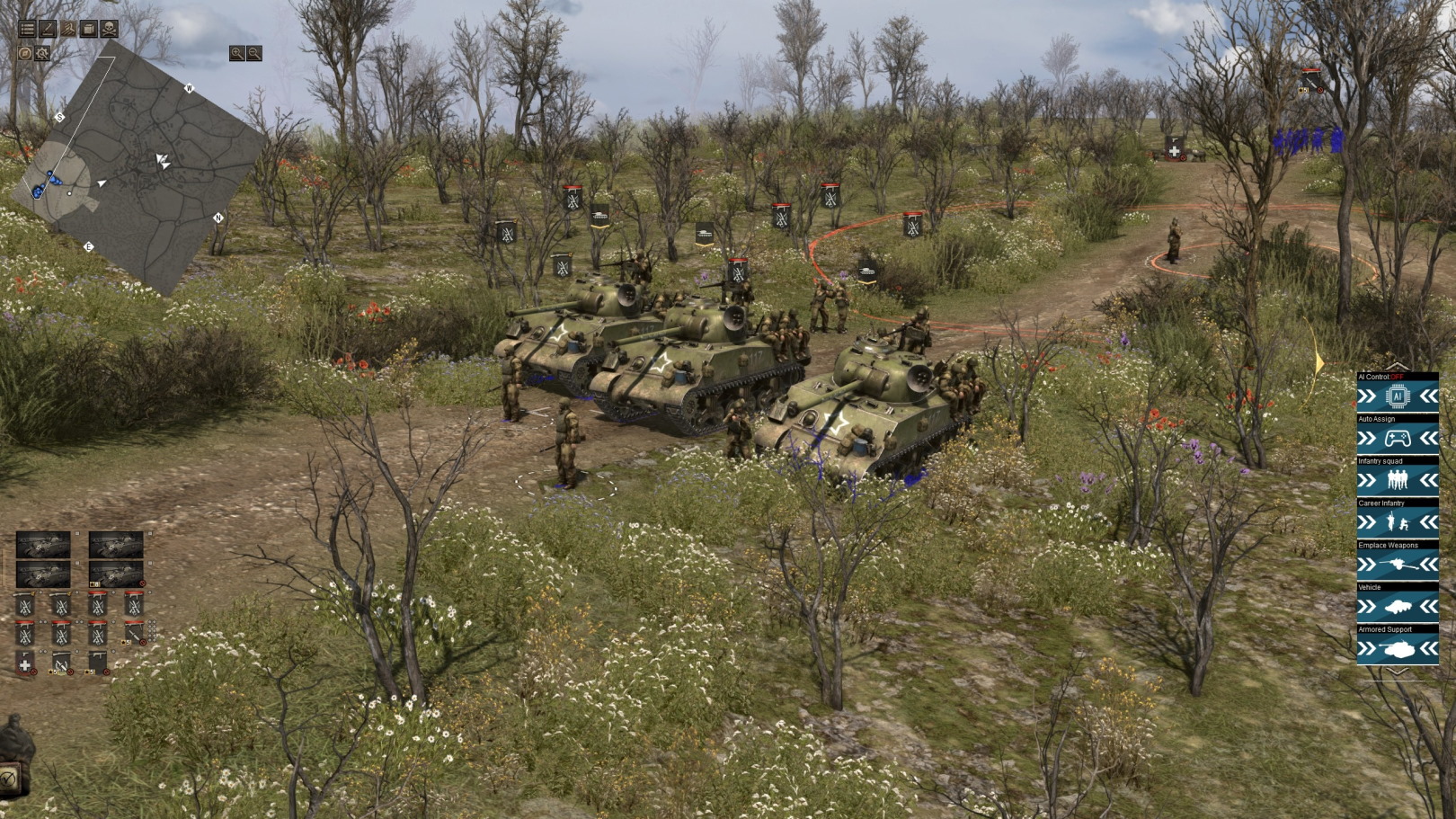Image resolution: width=1456 pixels, height=819 pixels.
Task: Open the Career Infantry category
Action: point(1397,522)
